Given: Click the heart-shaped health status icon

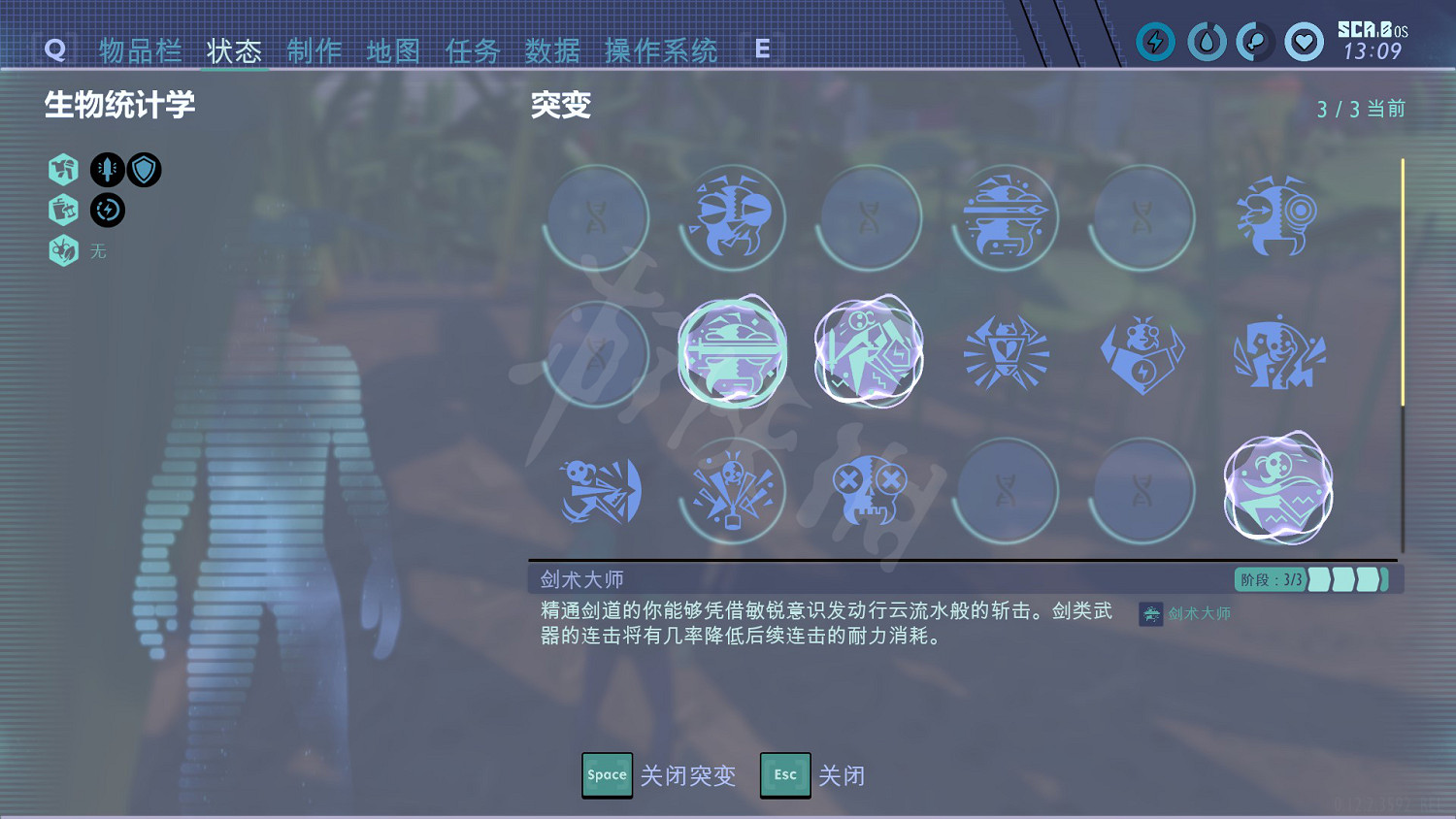Looking at the screenshot, I should tap(1304, 42).
